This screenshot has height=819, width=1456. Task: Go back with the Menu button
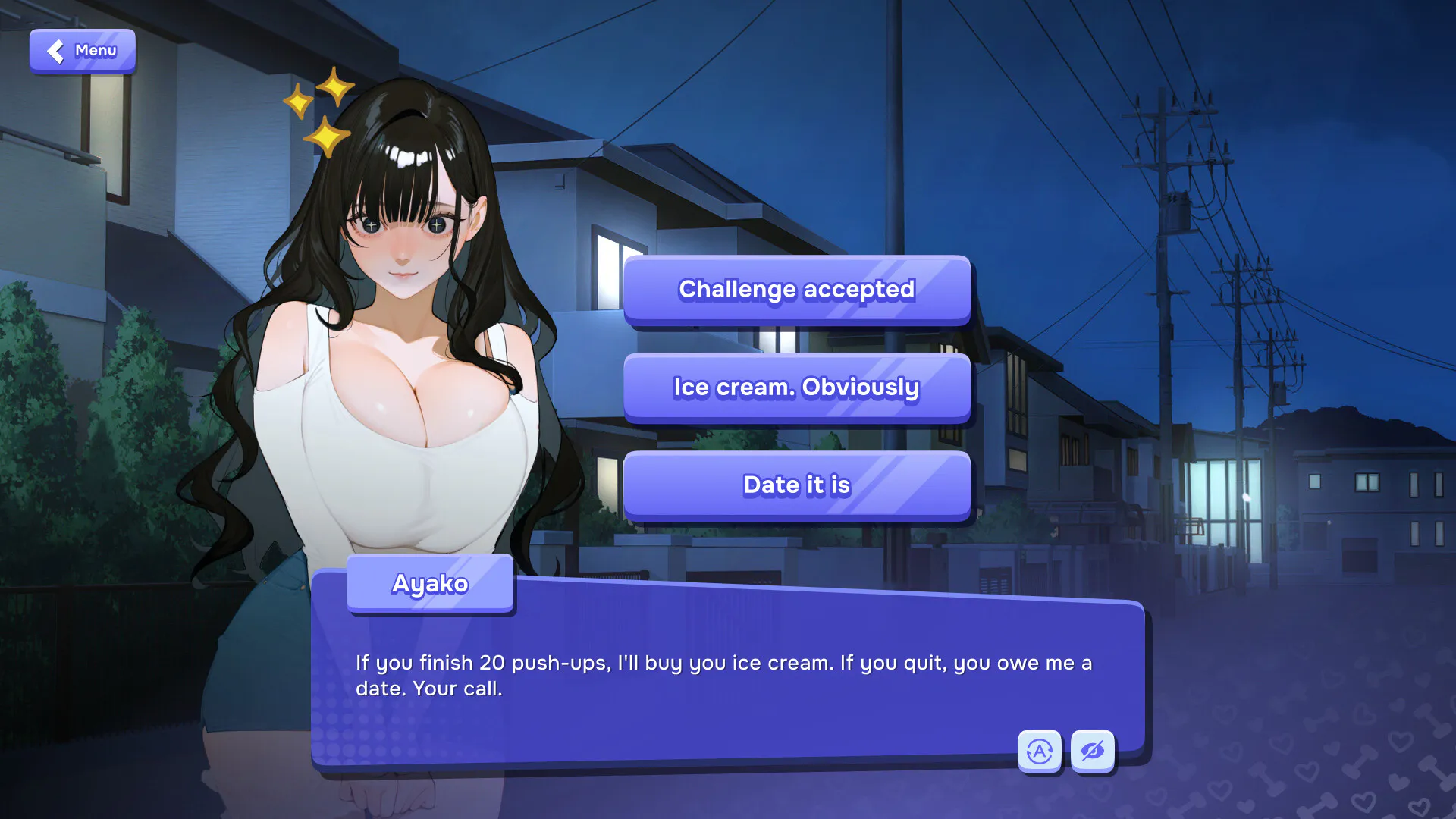click(x=83, y=51)
